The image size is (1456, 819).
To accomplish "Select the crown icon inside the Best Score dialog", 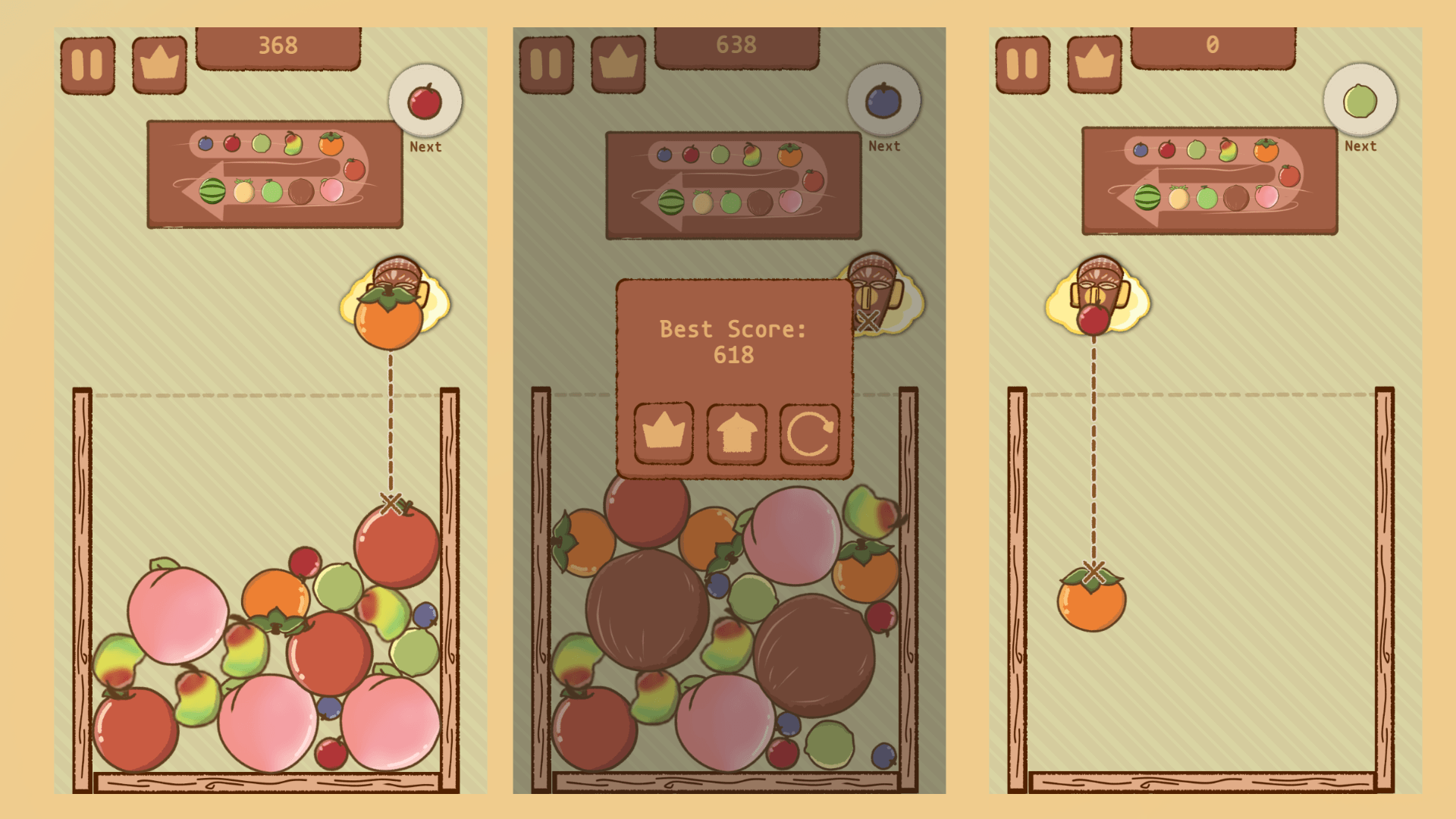I will 664,434.
